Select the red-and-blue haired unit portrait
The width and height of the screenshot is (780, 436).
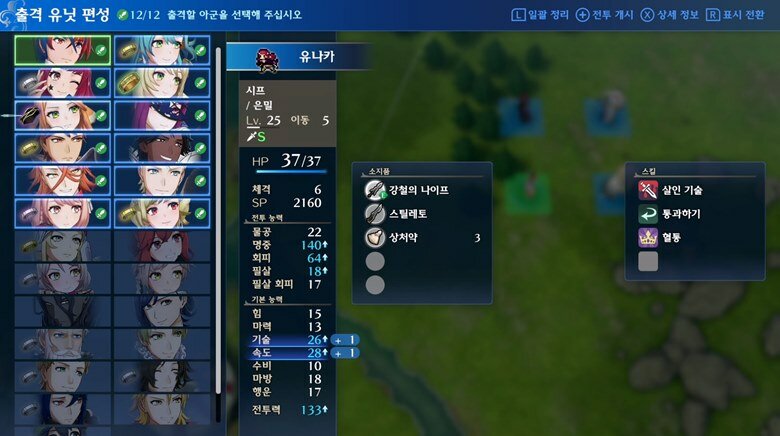(x=62, y=50)
